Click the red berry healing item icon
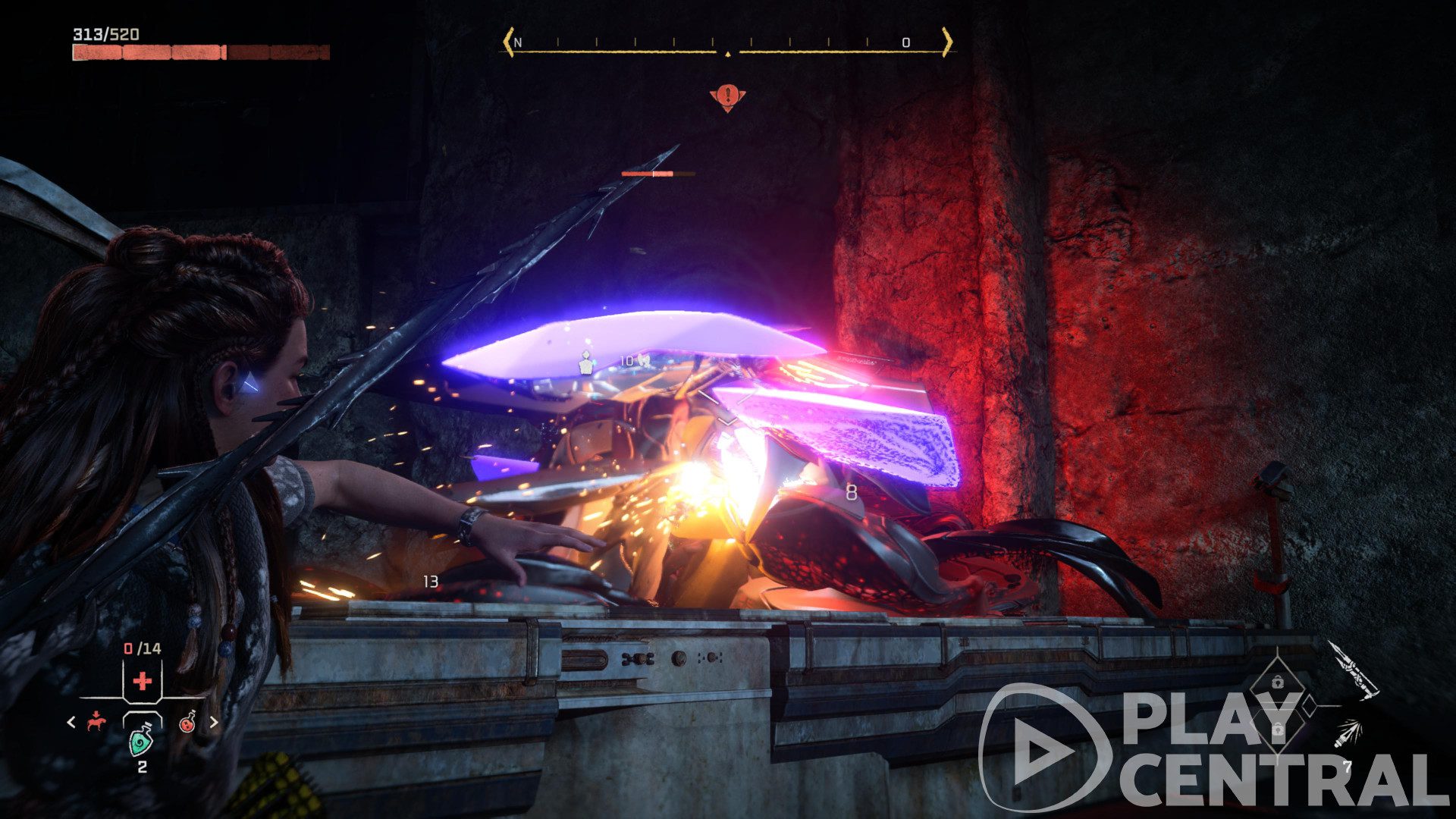 [187, 724]
